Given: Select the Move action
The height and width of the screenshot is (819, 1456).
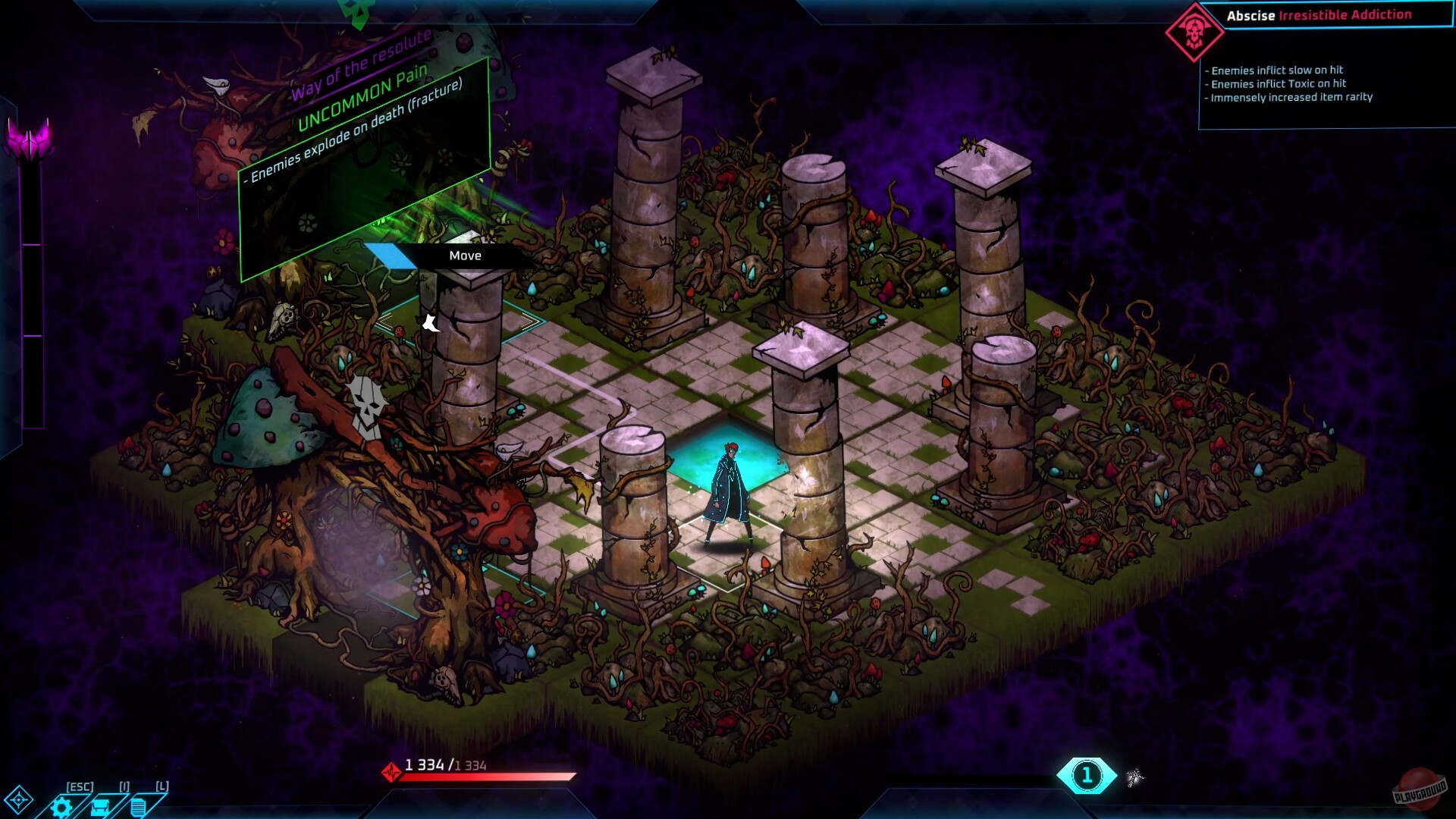Looking at the screenshot, I should (465, 256).
